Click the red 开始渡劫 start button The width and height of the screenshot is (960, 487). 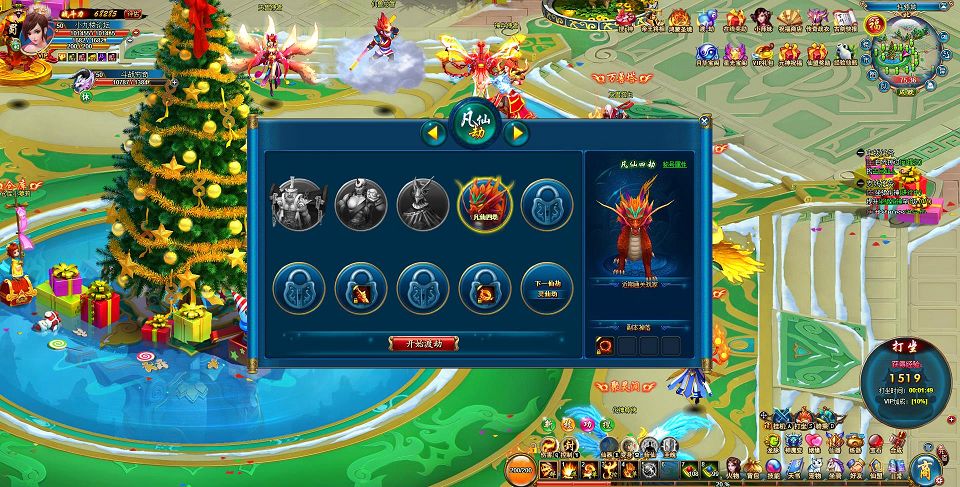(424, 343)
